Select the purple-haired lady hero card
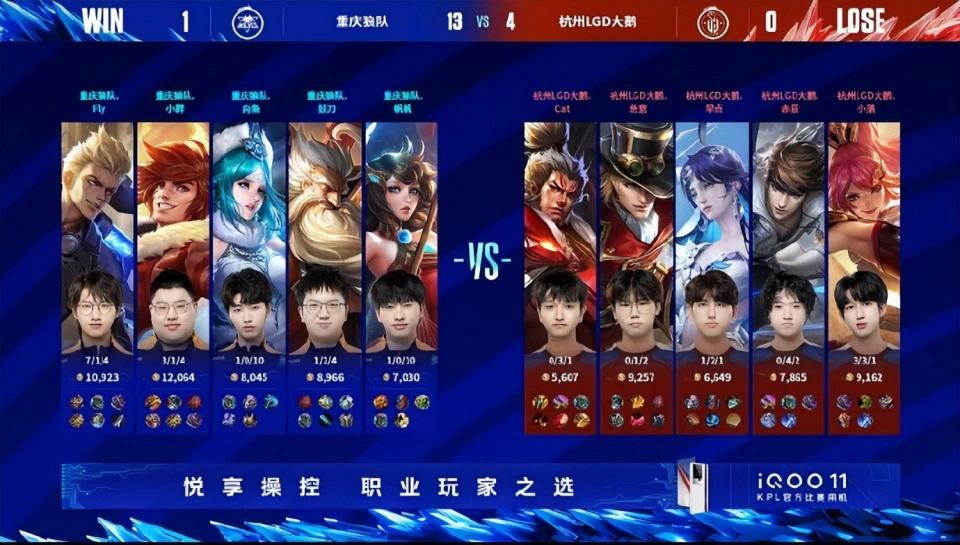Screen dimensions: 960x545 point(712,200)
